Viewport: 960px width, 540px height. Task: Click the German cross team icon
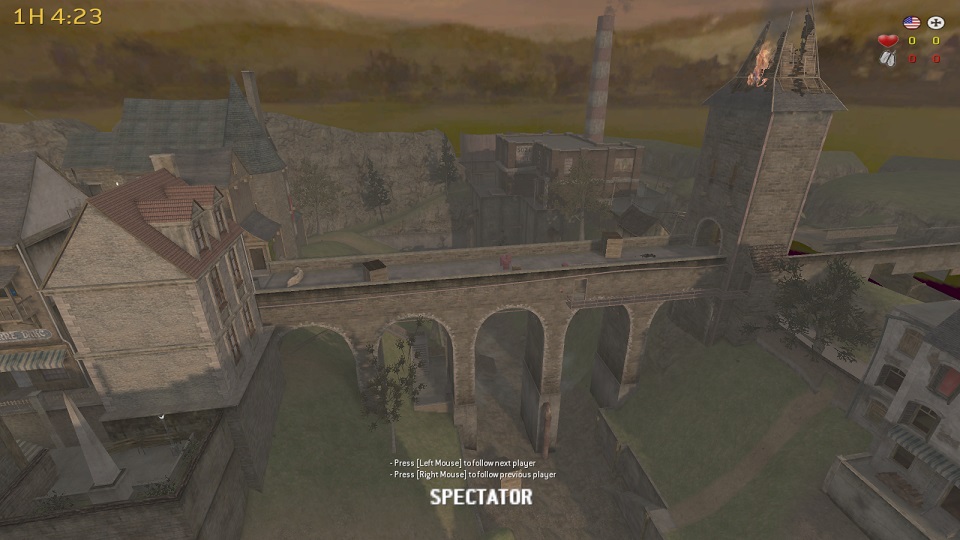pos(936,22)
